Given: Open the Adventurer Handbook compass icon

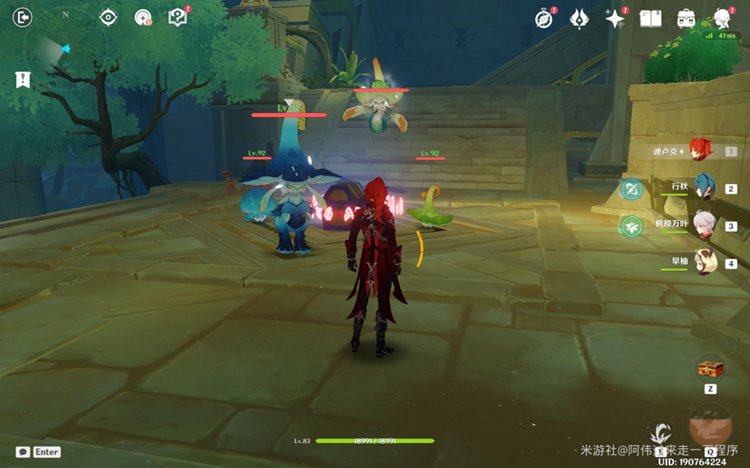Looking at the screenshot, I should tap(544, 18).
